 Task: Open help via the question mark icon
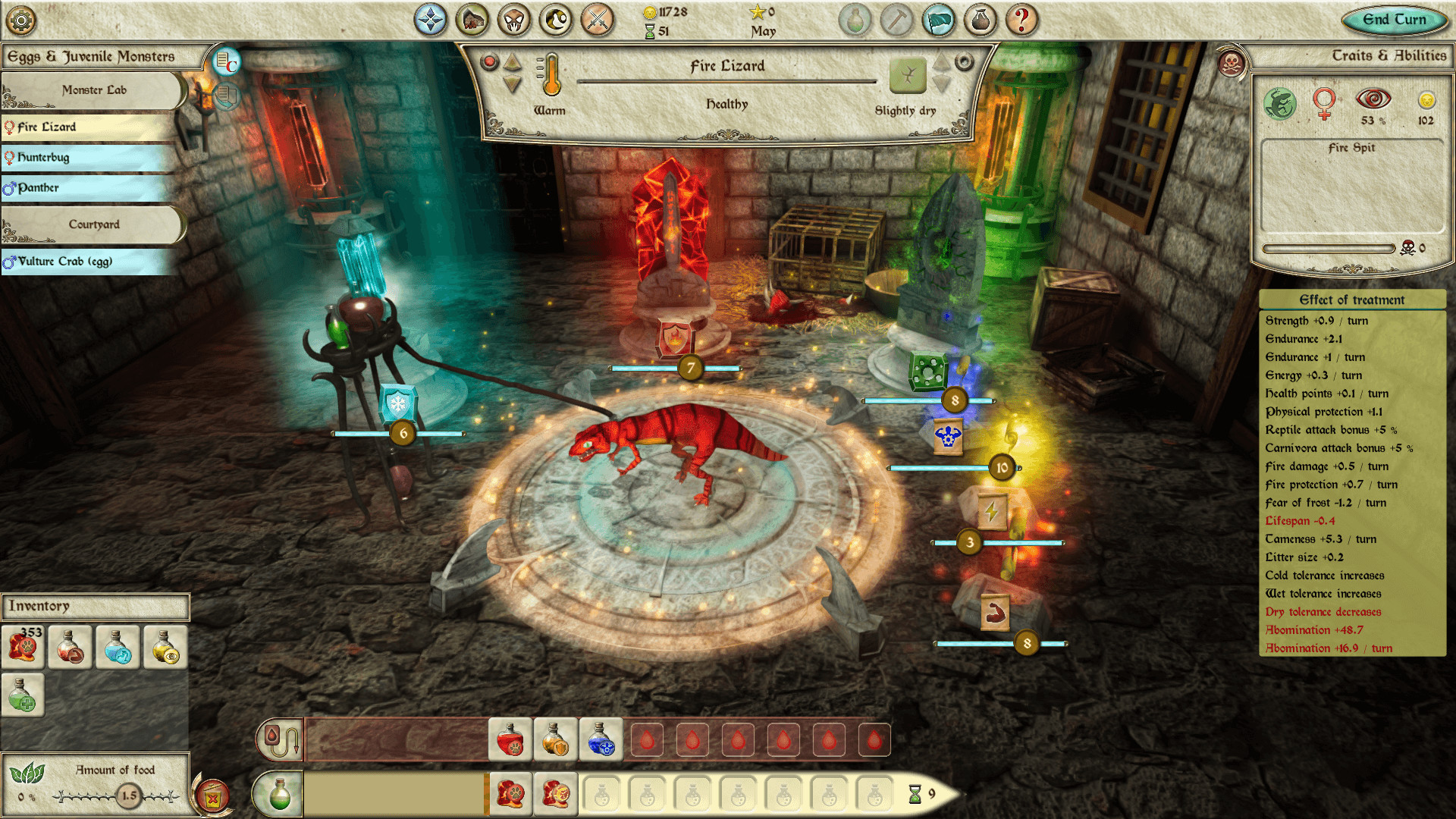[1021, 20]
